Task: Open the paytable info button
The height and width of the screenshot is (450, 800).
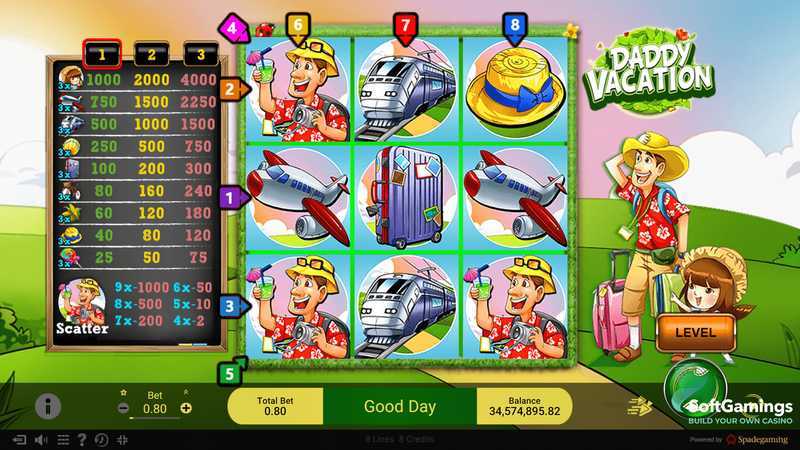Action: click(48, 406)
